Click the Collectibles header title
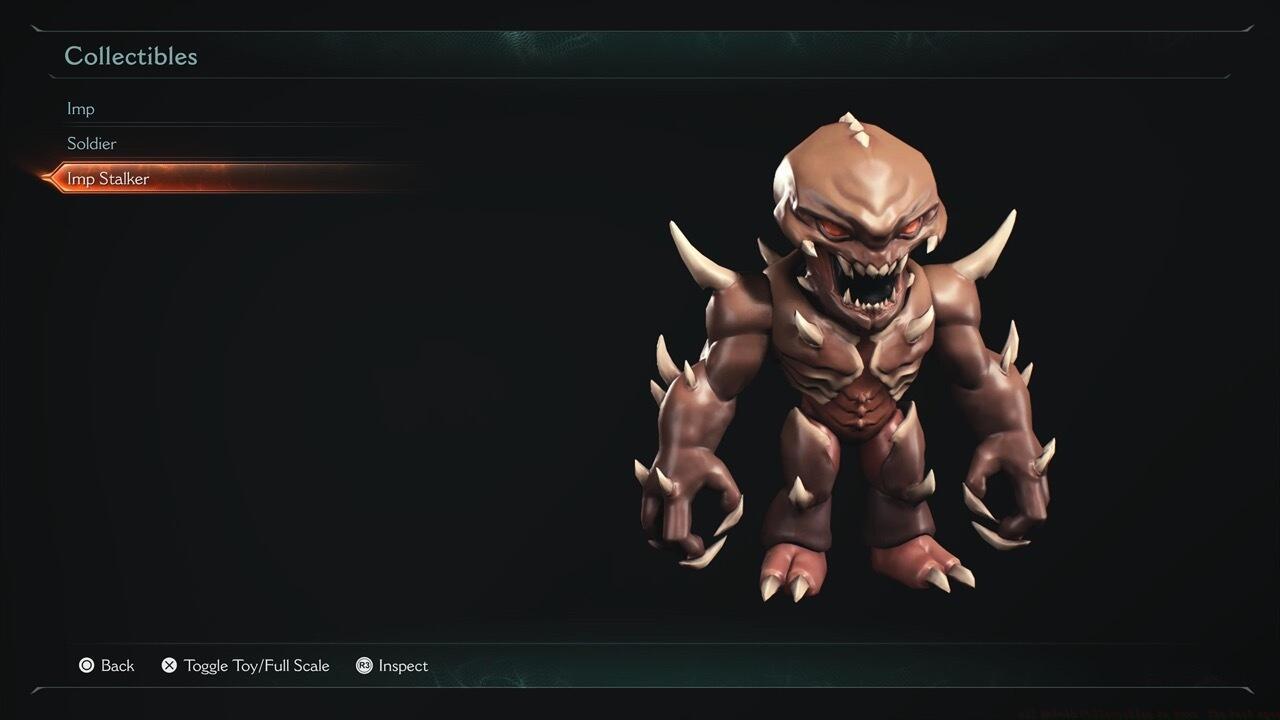1280x720 pixels. pyautogui.click(x=131, y=56)
